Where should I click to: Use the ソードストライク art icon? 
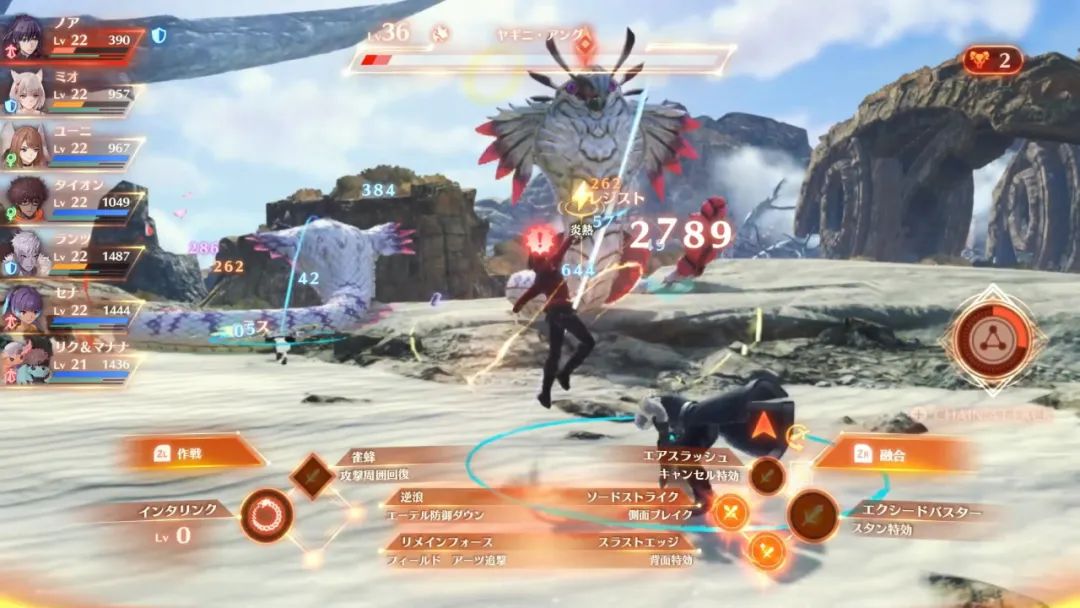(x=732, y=513)
